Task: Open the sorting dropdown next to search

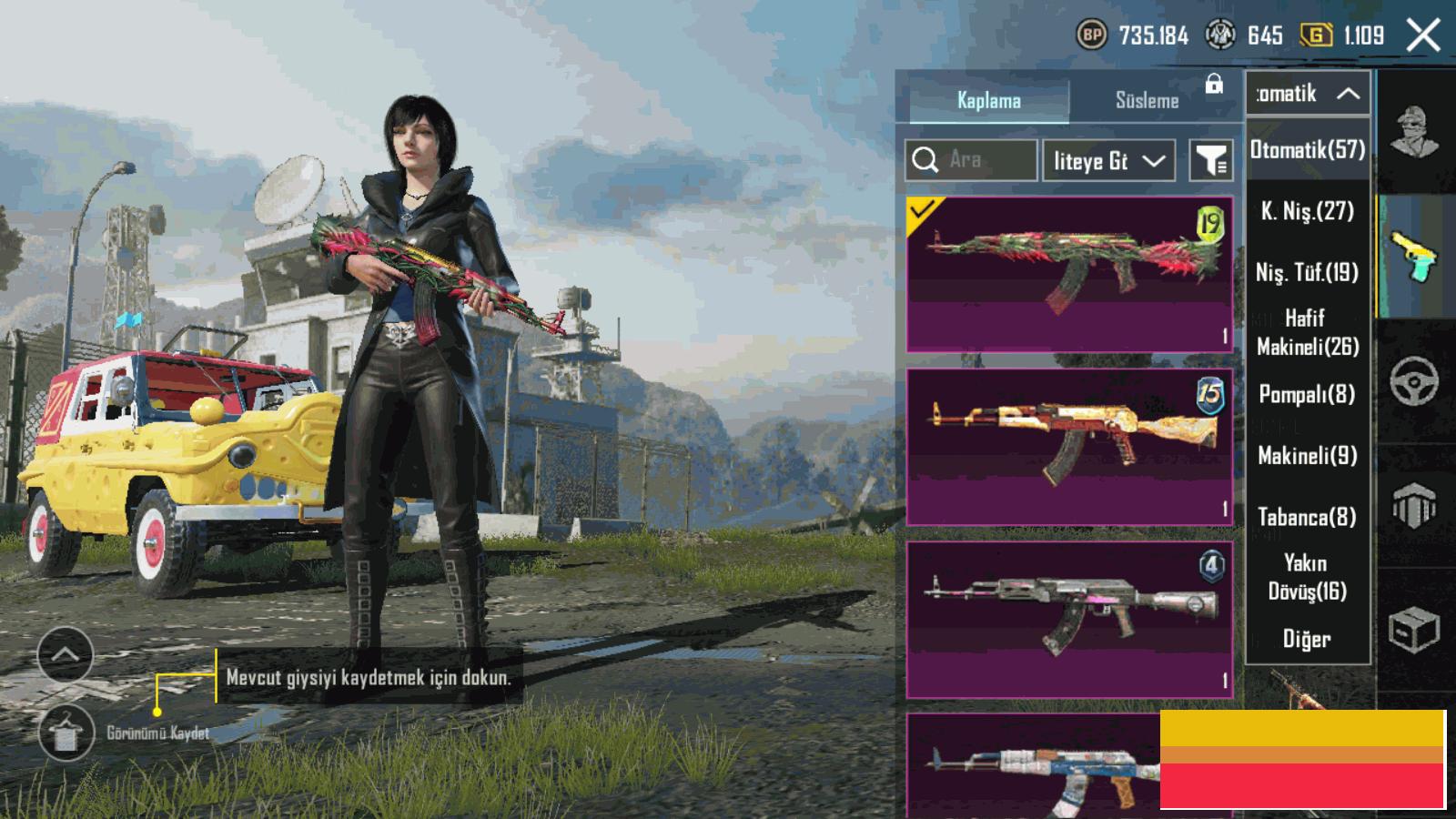Action: 1108,161
